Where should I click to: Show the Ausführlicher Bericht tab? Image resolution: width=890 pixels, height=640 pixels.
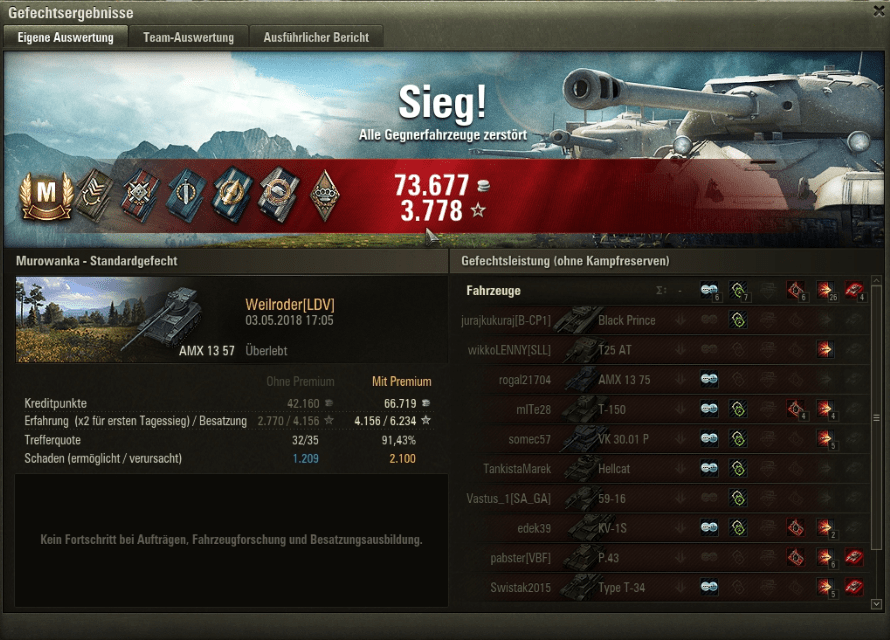[x=316, y=38]
